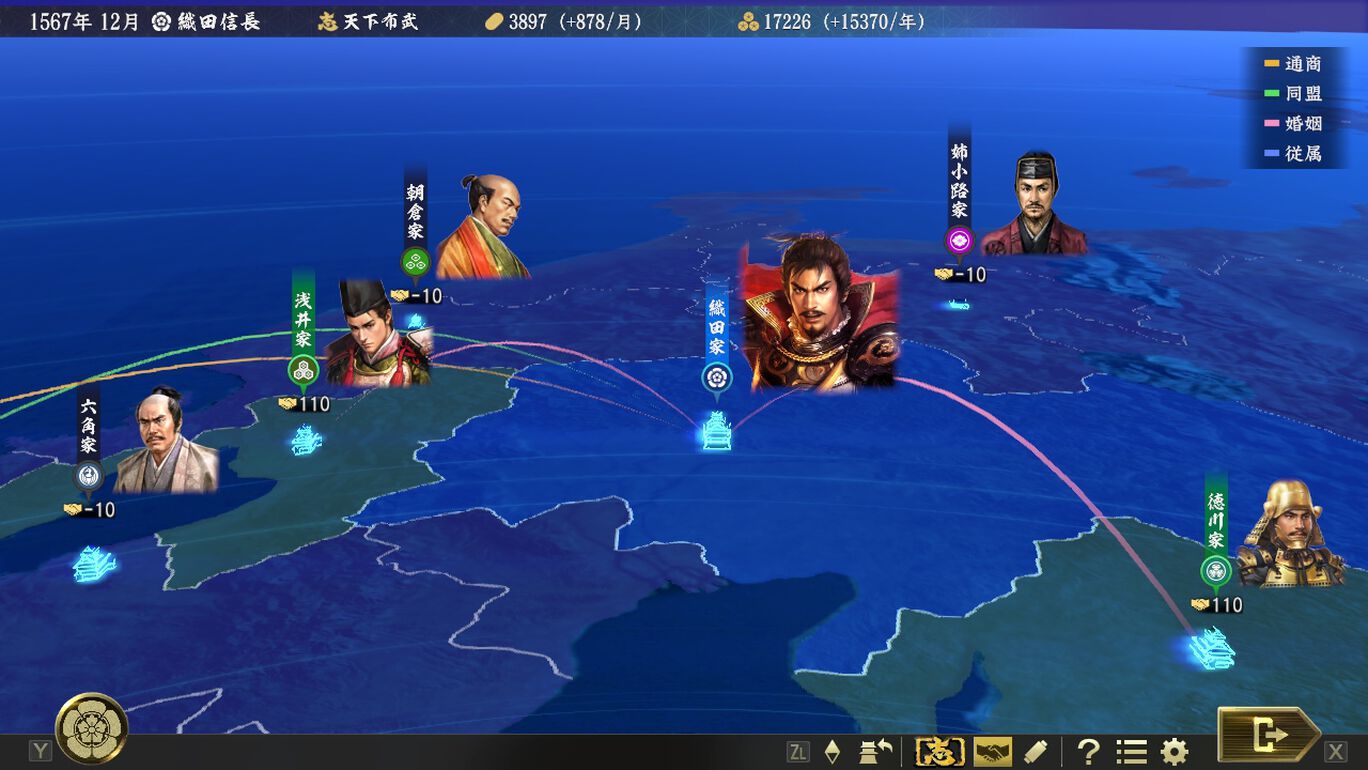Screen dimensions: 1368x770
Task: Click the return-to-castle icon
Action: 876,752
